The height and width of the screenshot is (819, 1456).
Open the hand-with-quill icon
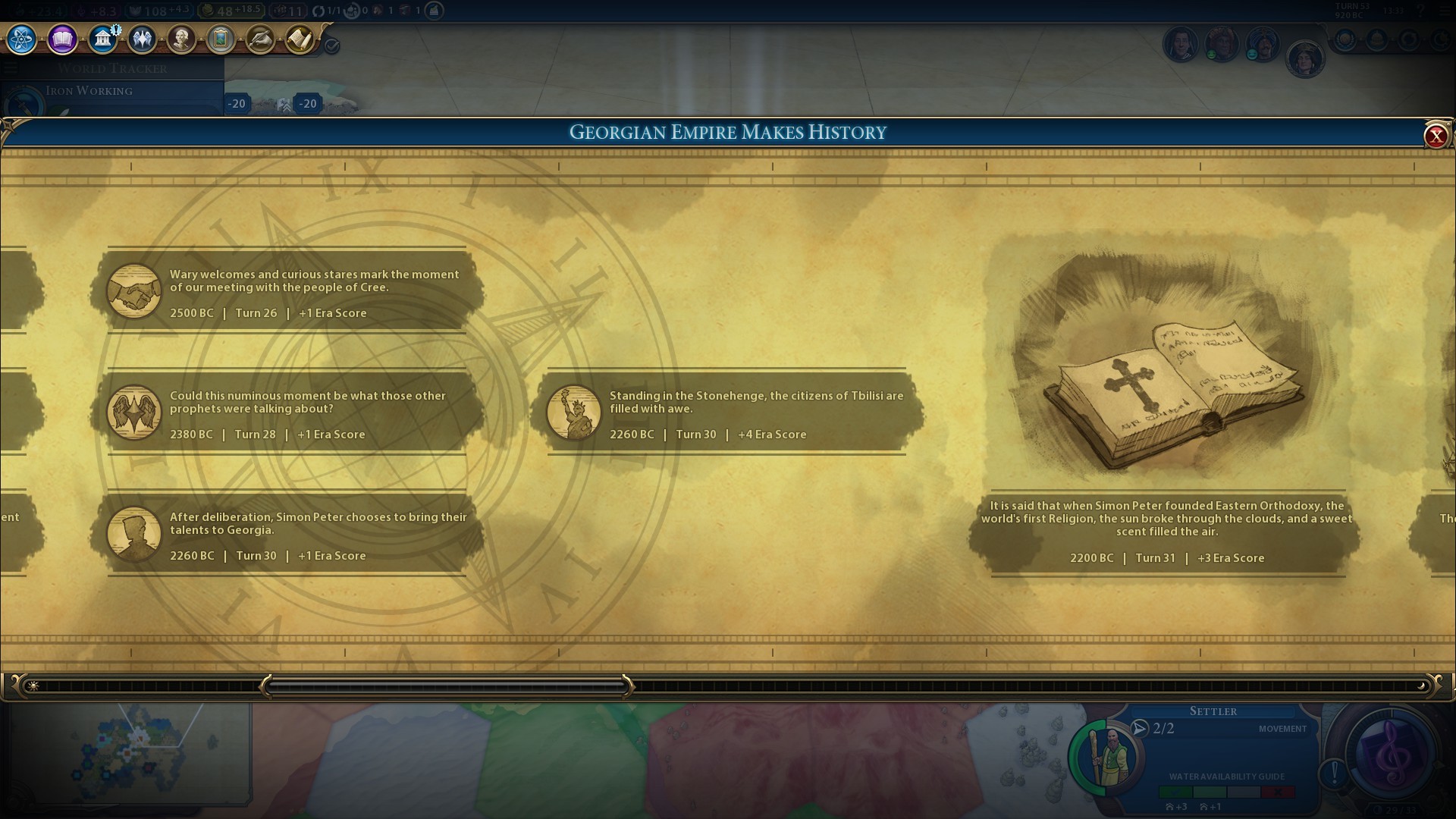260,39
